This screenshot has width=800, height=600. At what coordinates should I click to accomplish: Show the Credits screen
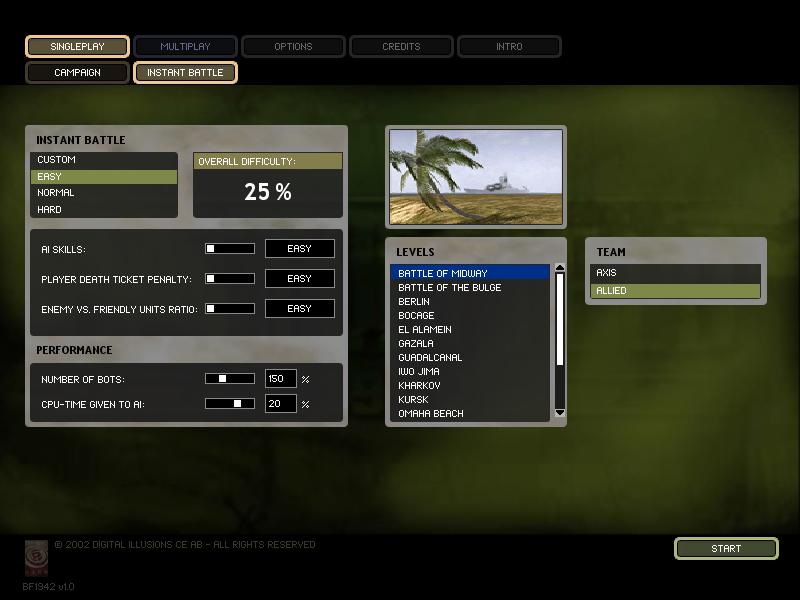coord(401,46)
